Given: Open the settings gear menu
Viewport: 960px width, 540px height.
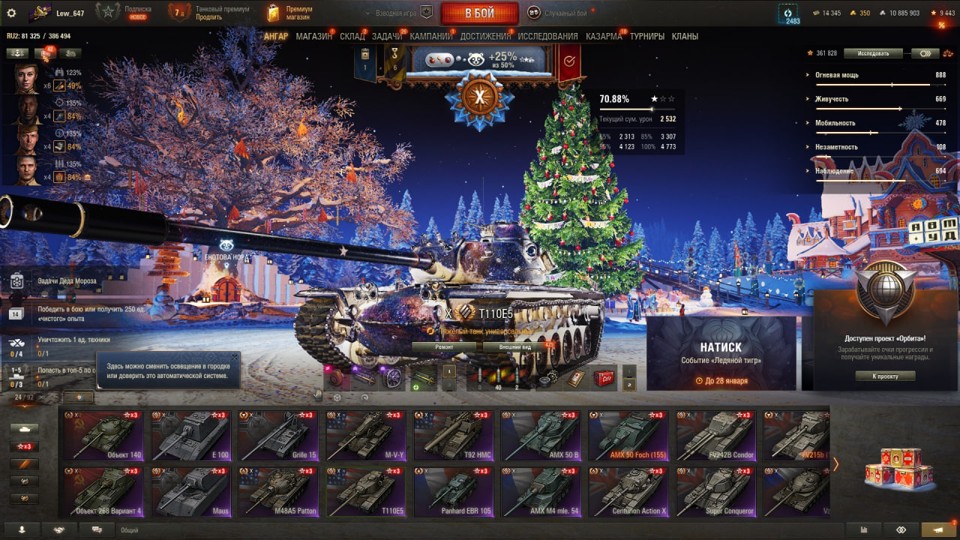Looking at the screenshot, I should (11, 13).
